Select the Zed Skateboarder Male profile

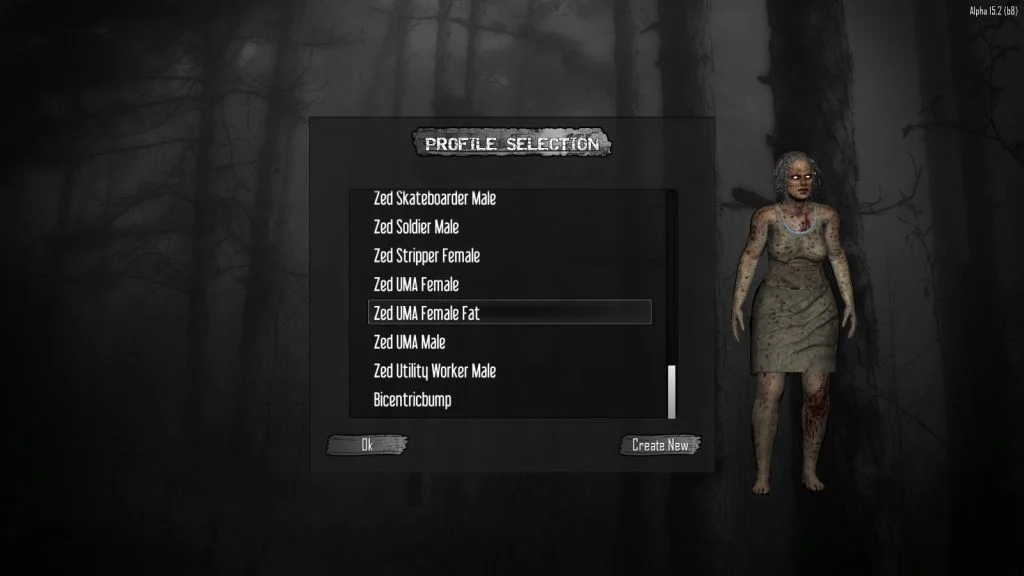(435, 199)
